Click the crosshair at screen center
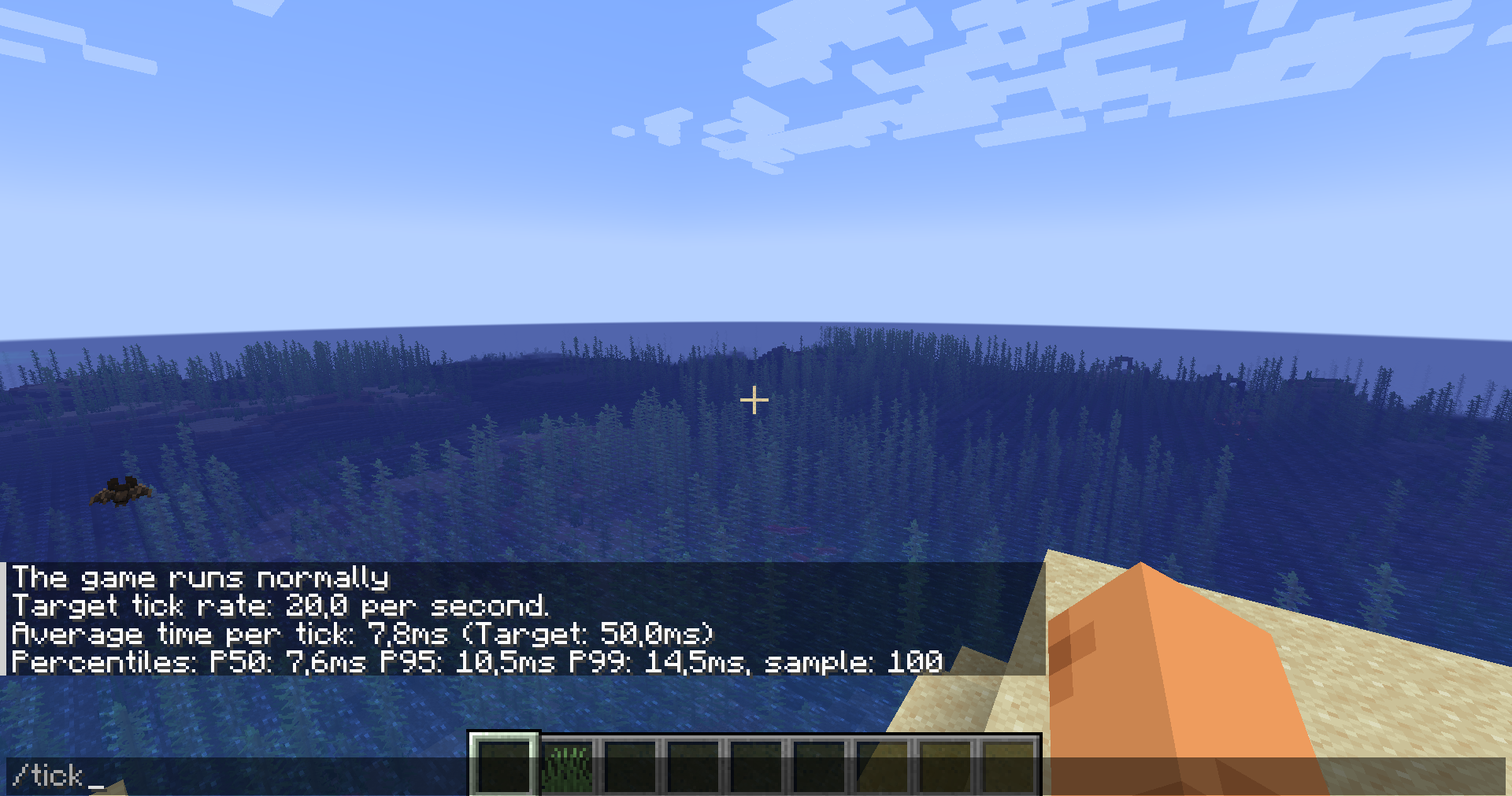This screenshot has width=1512, height=796. pos(754,401)
